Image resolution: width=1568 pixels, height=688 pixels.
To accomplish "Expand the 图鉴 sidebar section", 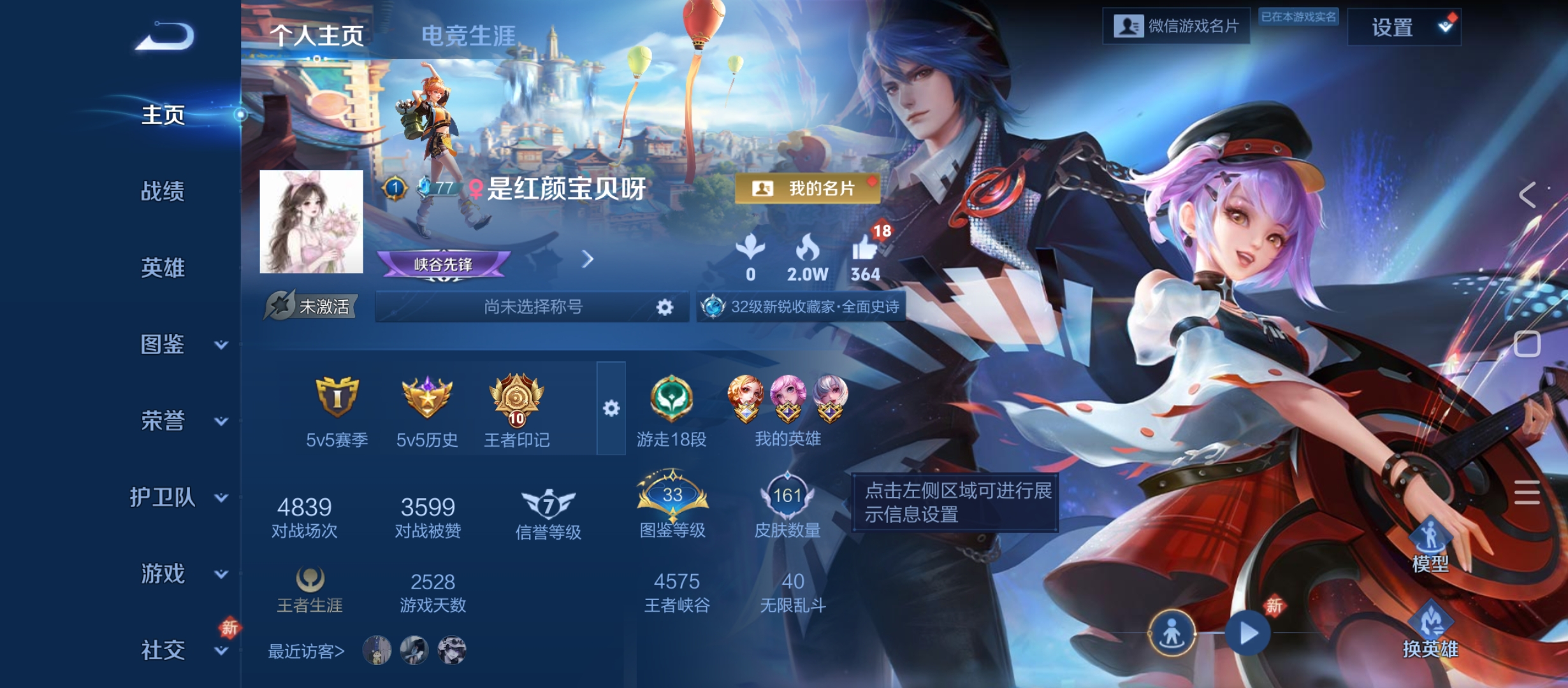I will [x=163, y=346].
